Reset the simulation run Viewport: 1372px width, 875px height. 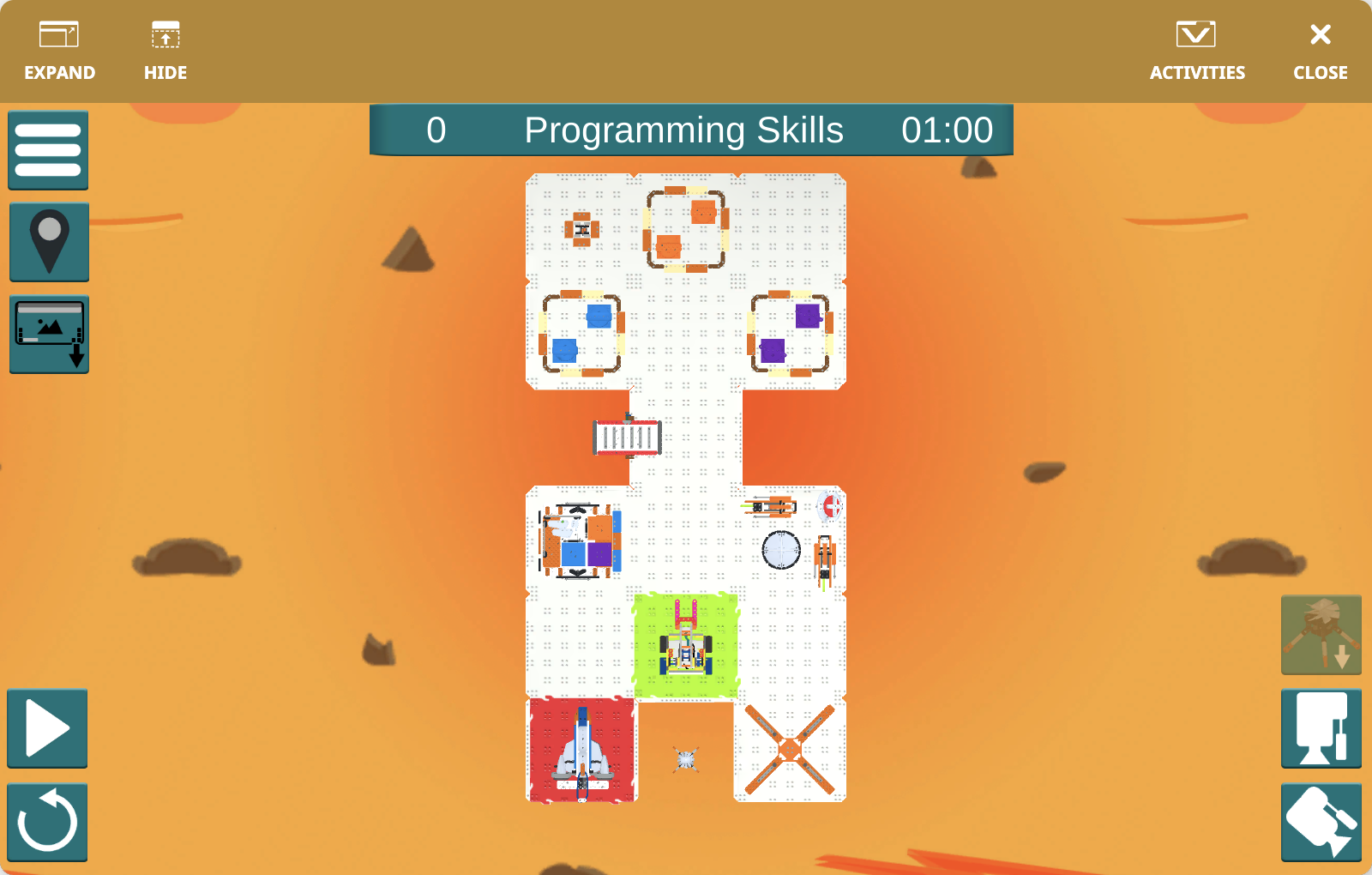point(47,821)
